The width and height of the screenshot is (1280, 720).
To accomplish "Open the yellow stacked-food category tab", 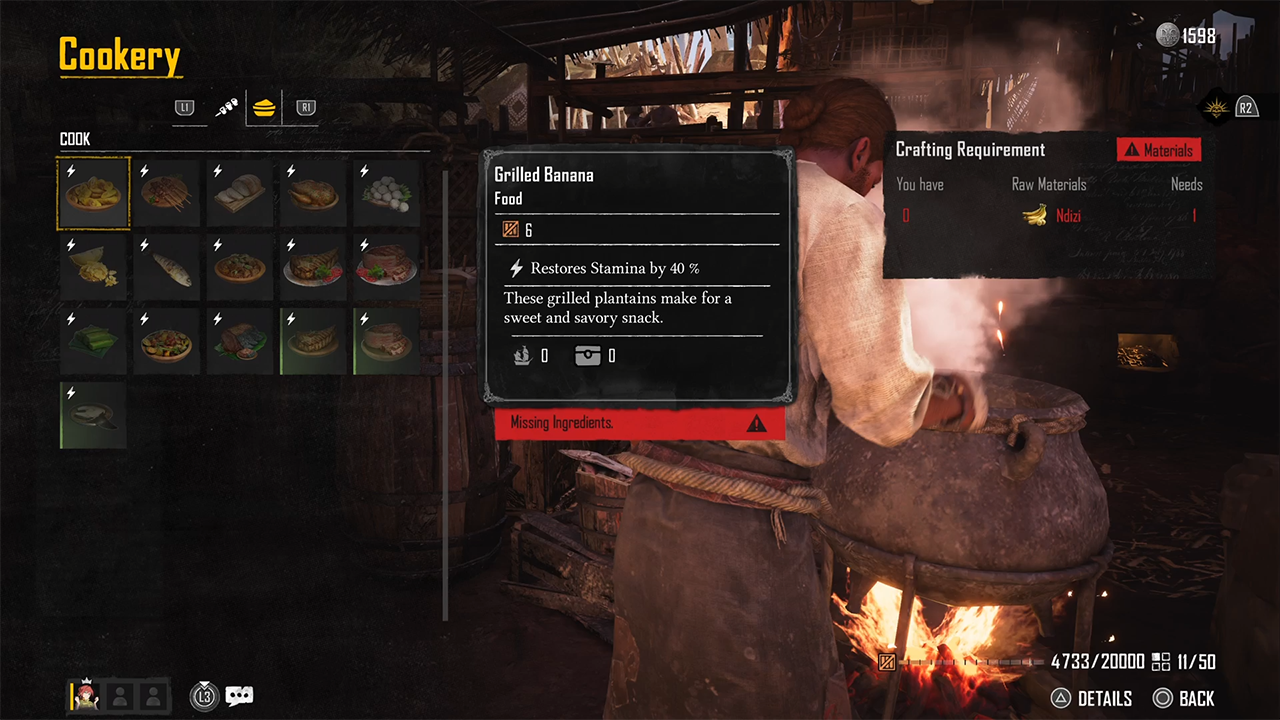I will [x=264, y=107].
